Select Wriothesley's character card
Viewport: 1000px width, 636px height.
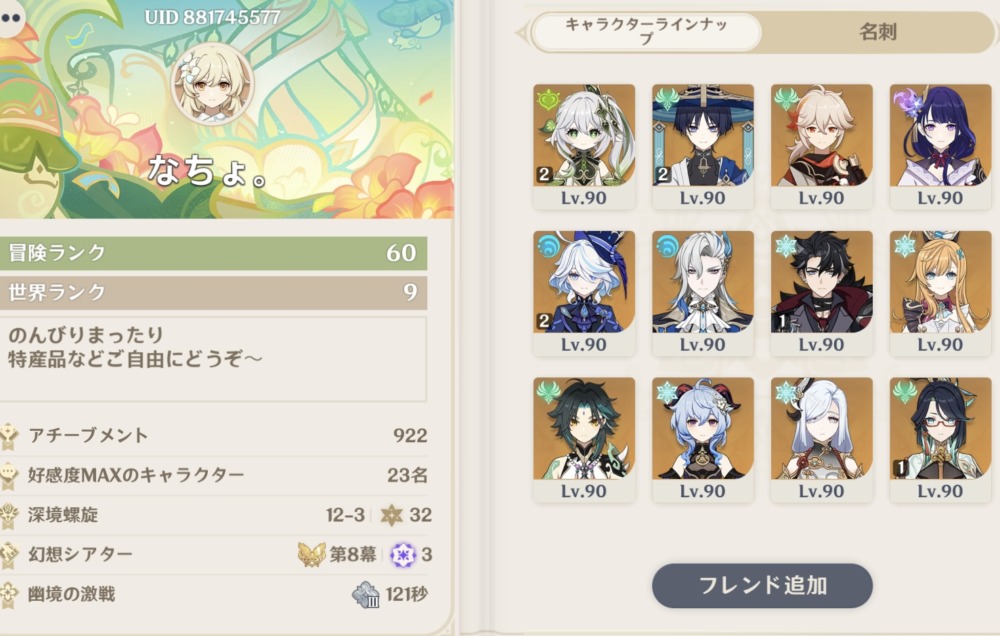point(821,293)
